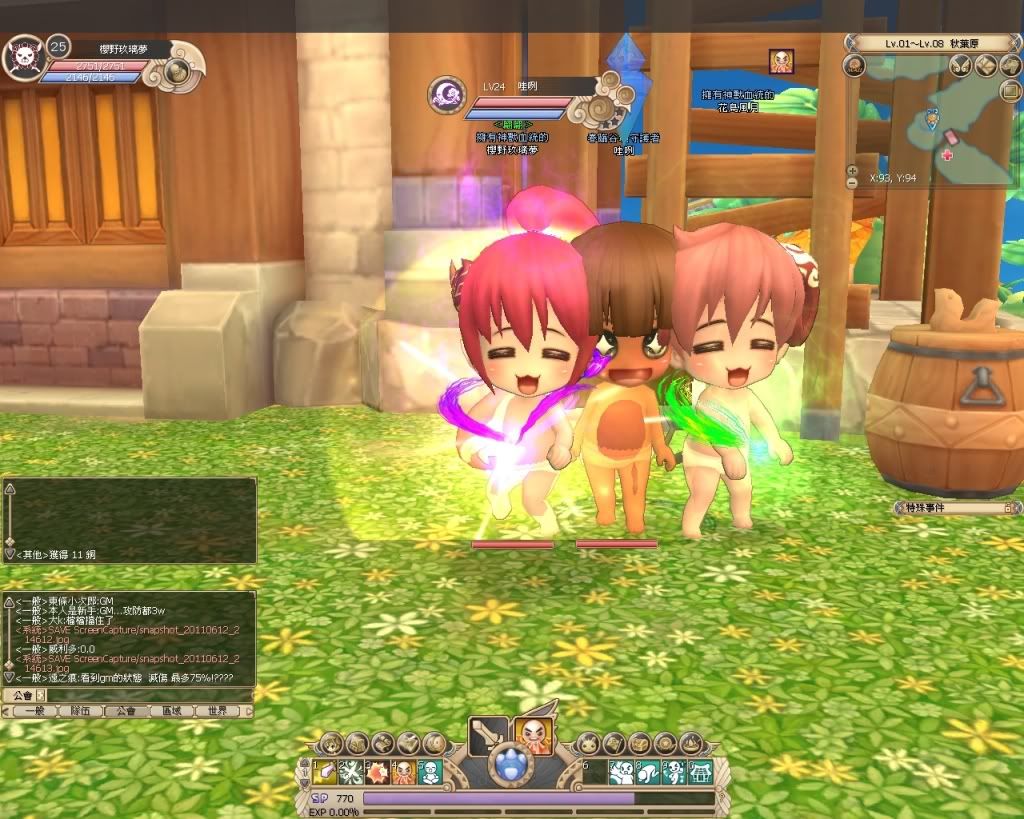Click the player skull portrait
The image size is (1024, 819).
pyautogui.click(x=24, y=57)
